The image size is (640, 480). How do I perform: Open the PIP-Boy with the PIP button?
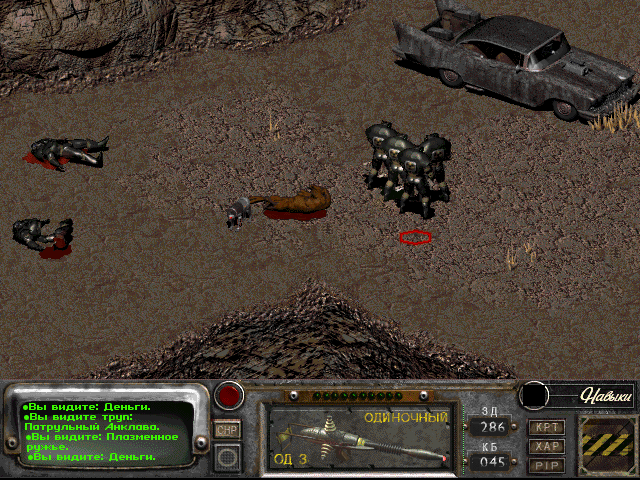click(x=545, y=465)
